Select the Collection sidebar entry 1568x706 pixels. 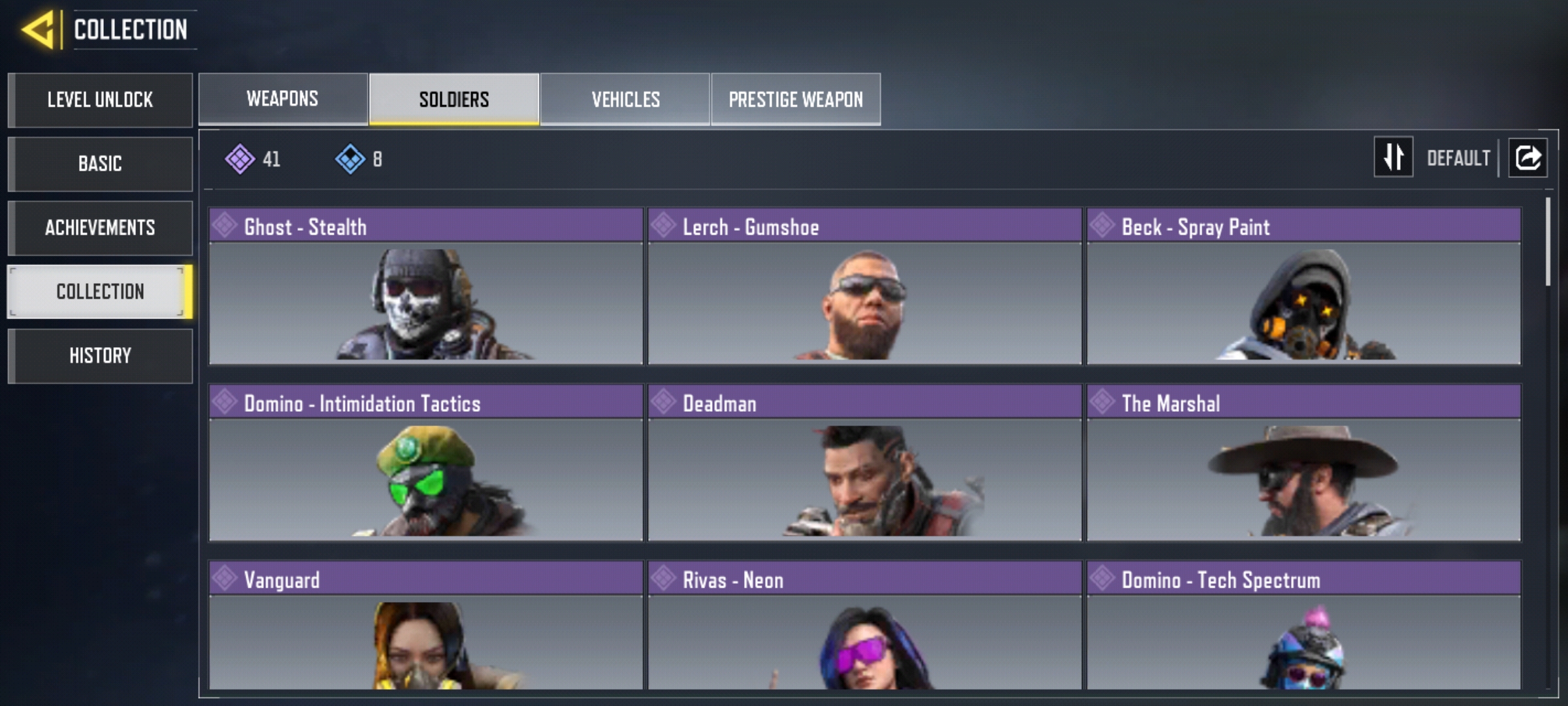(100, 292)
